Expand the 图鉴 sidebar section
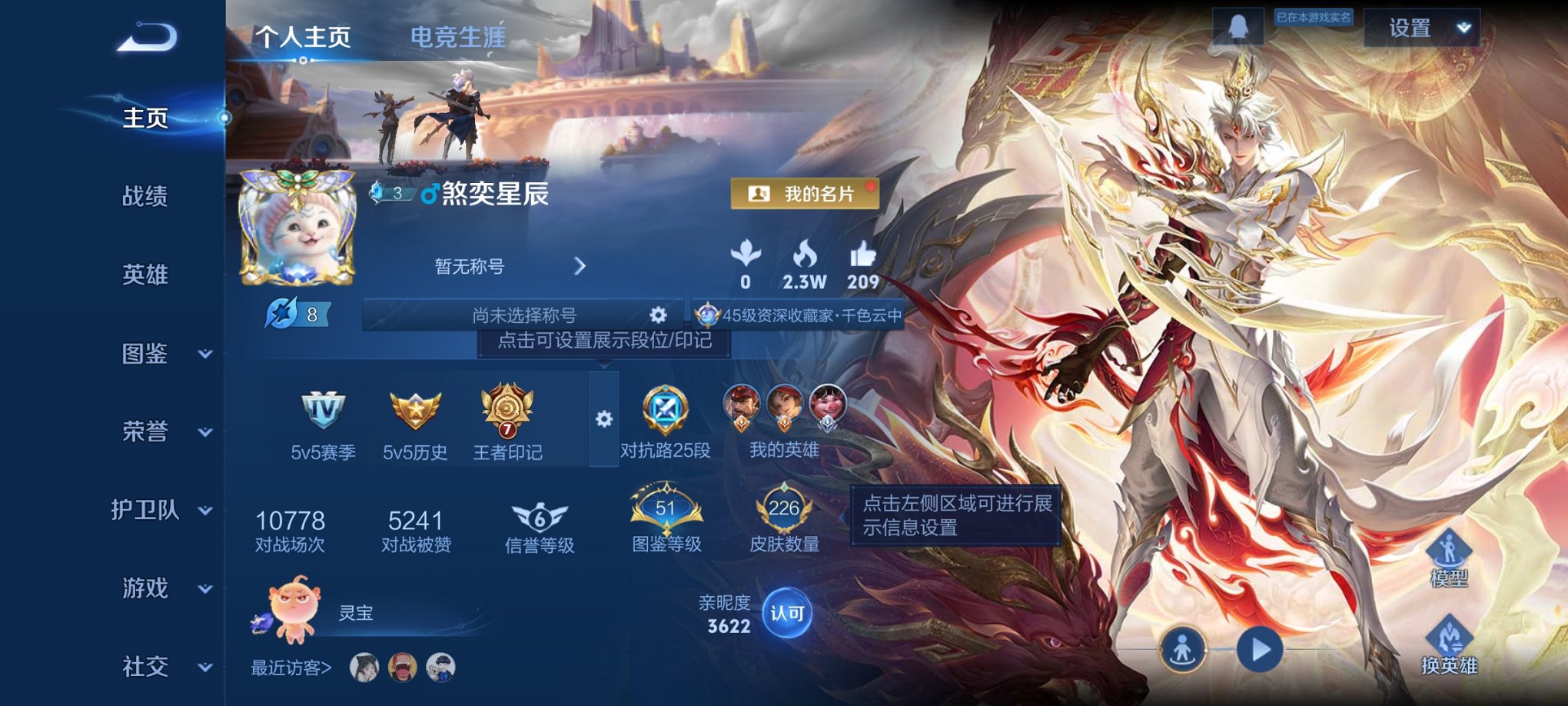 144,354
